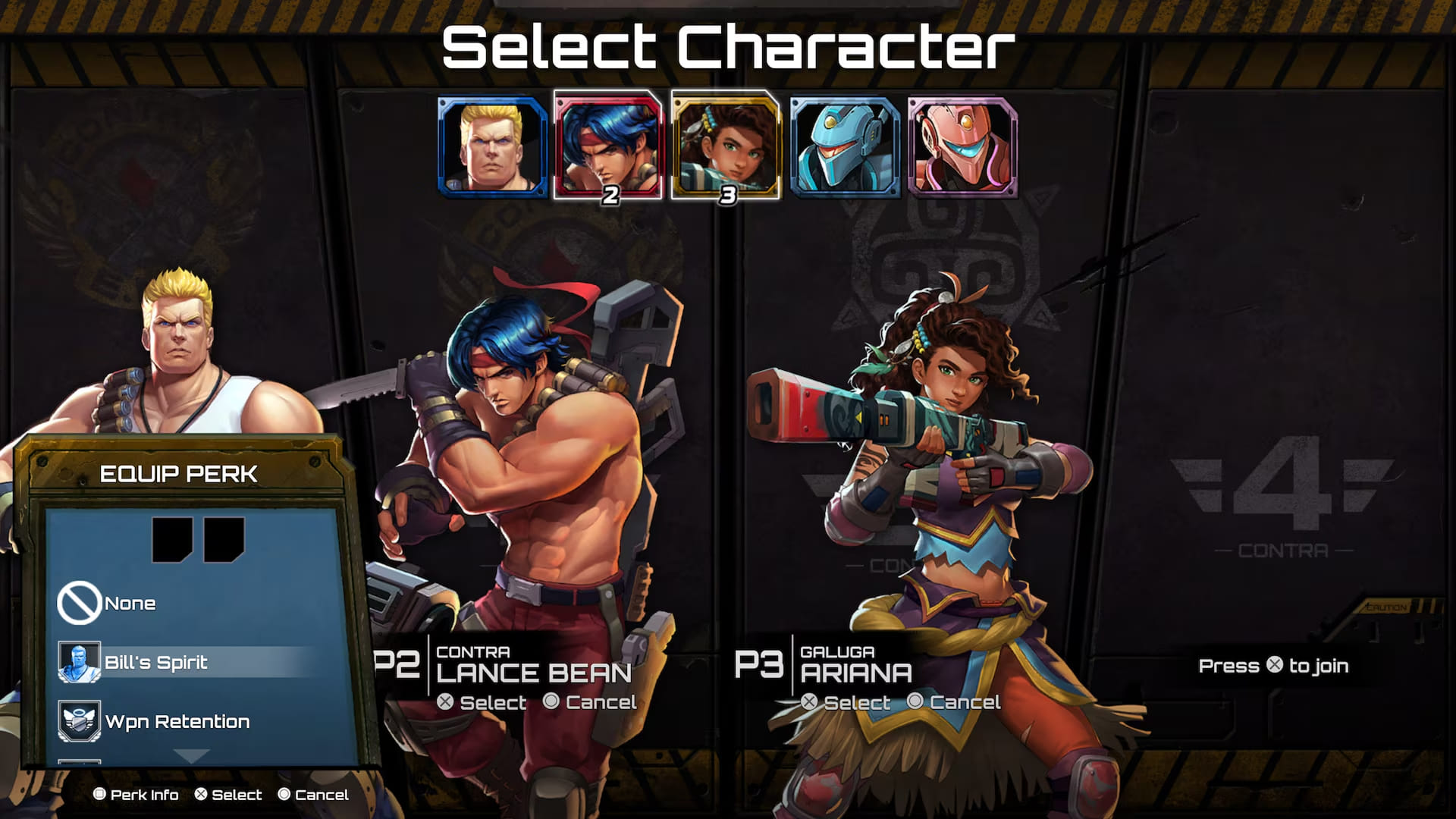The width and height of the screenshot is (1456, 819).
Task: Select the blond Bill Rizer portrait
Action: 493,147
